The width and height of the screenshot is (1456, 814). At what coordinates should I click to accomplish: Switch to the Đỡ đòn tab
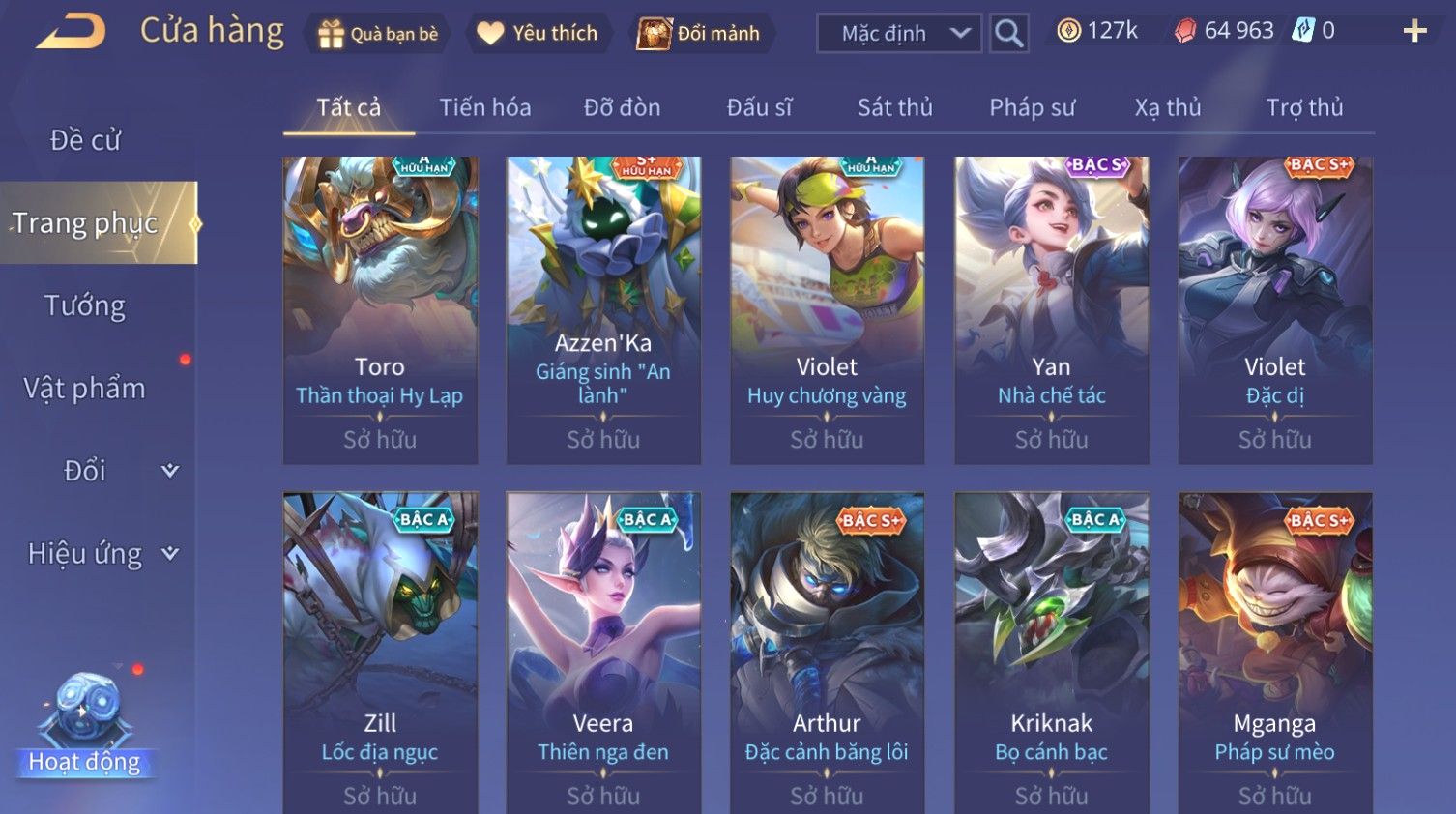(622, 107)
